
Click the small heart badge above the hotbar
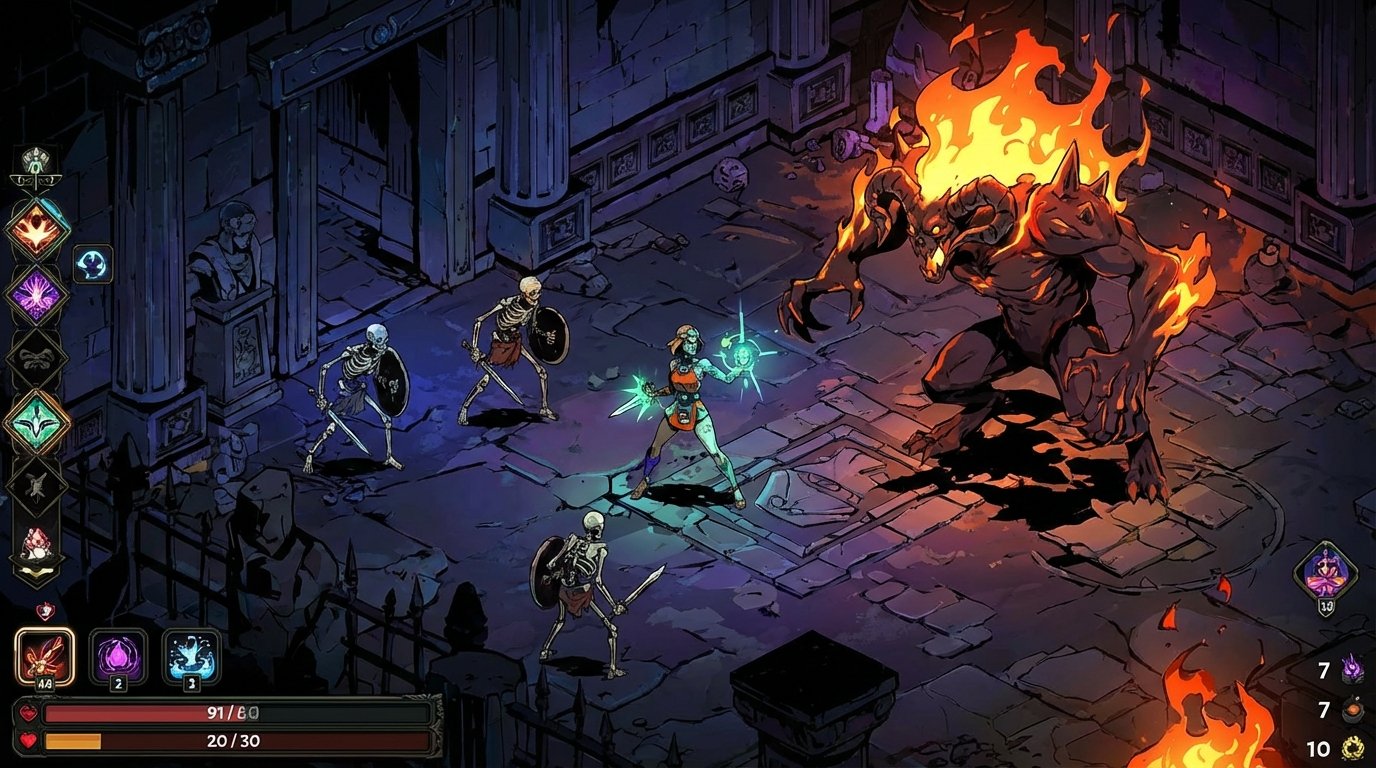point(47,610)
